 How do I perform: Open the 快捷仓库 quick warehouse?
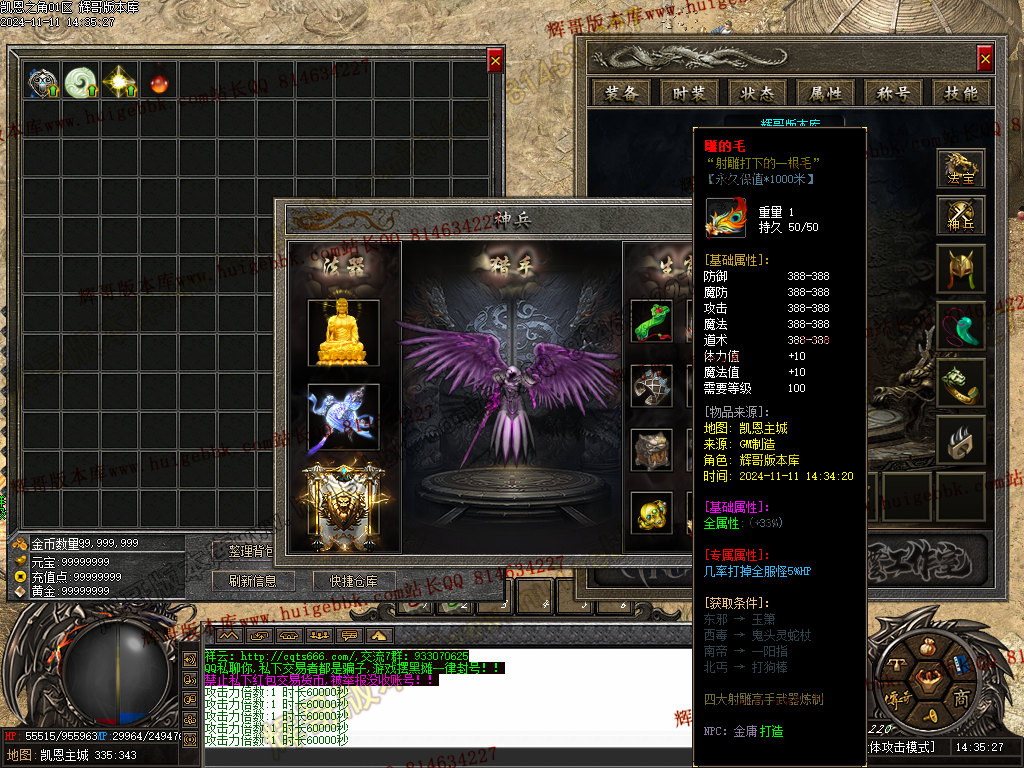(x=346, y=581)
